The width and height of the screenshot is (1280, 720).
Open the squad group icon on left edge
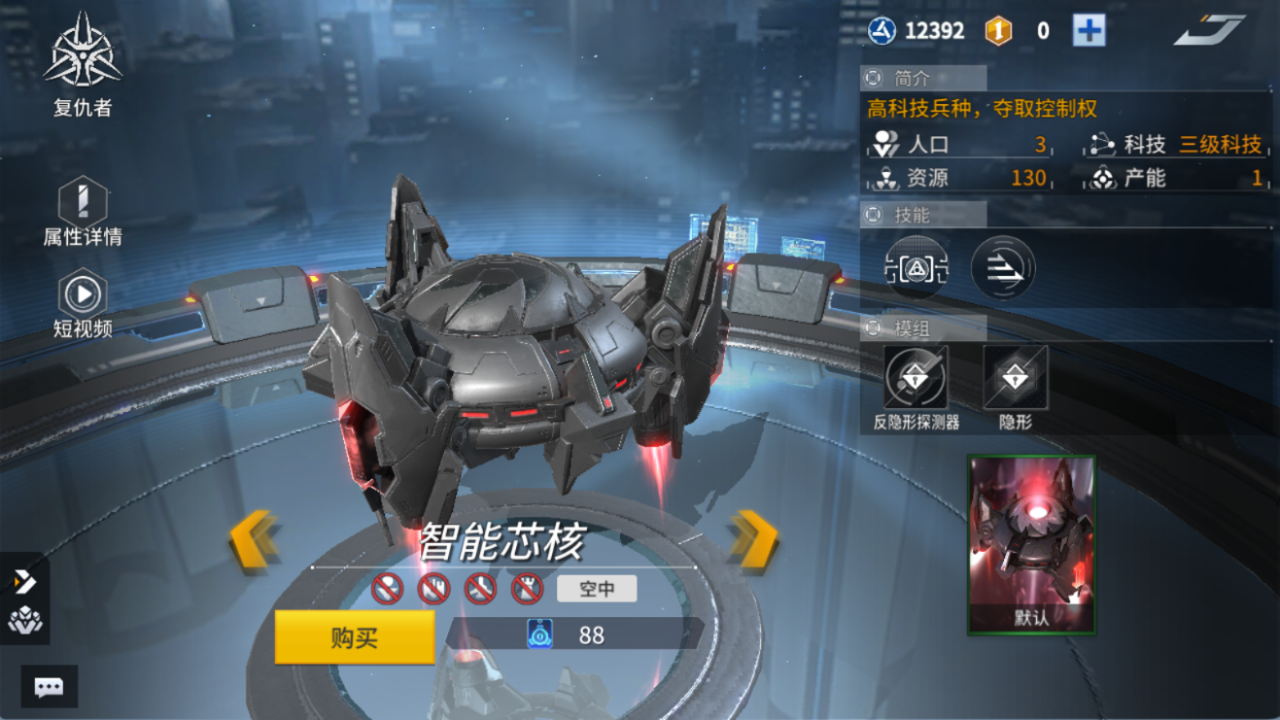24,621
